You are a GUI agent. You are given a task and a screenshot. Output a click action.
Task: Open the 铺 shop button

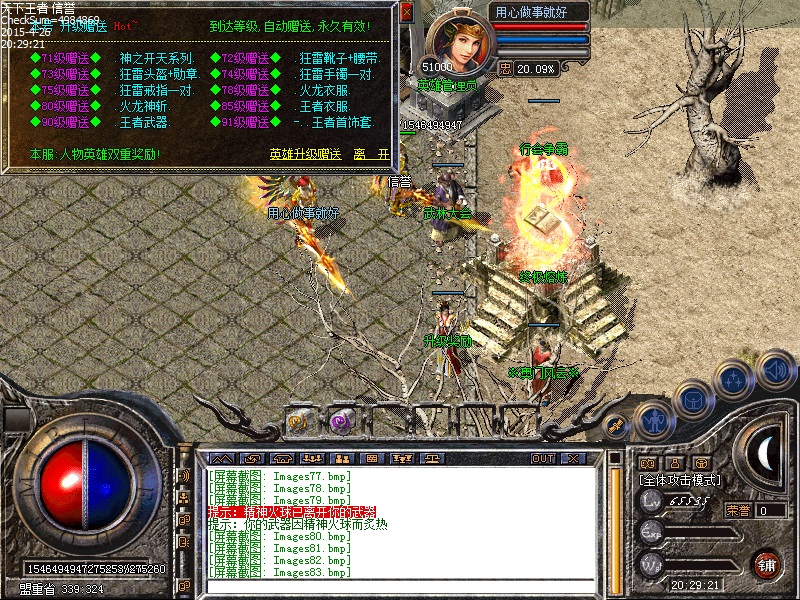pyautogui.click(x=767, y=563)
